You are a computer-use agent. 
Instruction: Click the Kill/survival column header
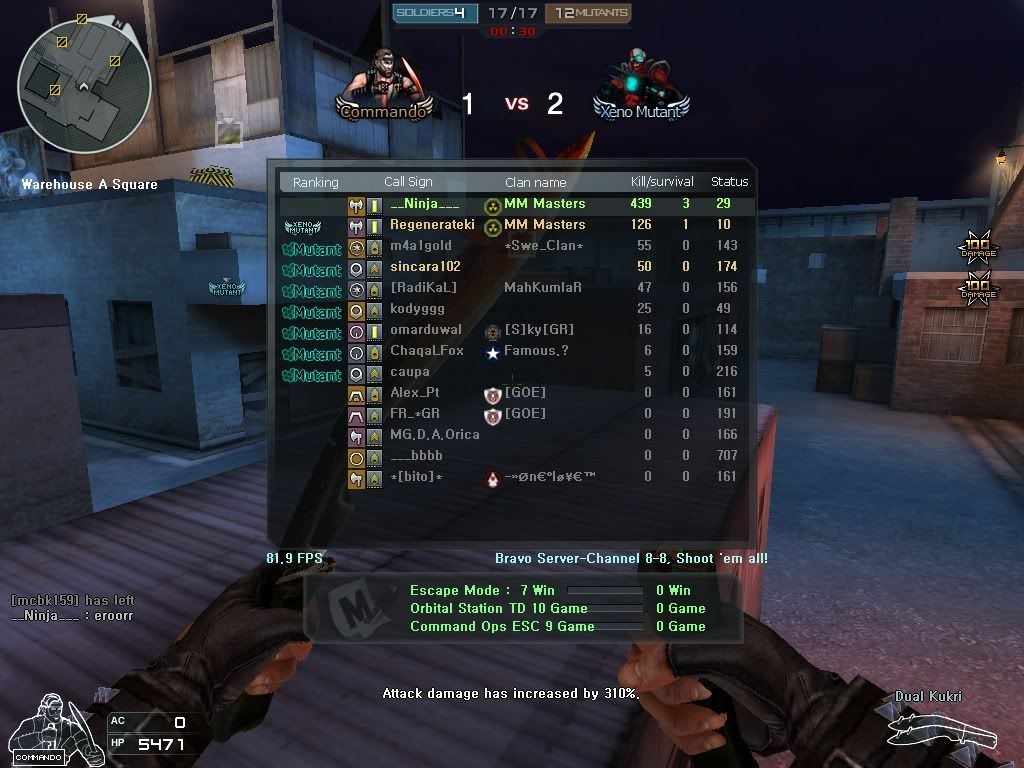click(x=661, y=182)
